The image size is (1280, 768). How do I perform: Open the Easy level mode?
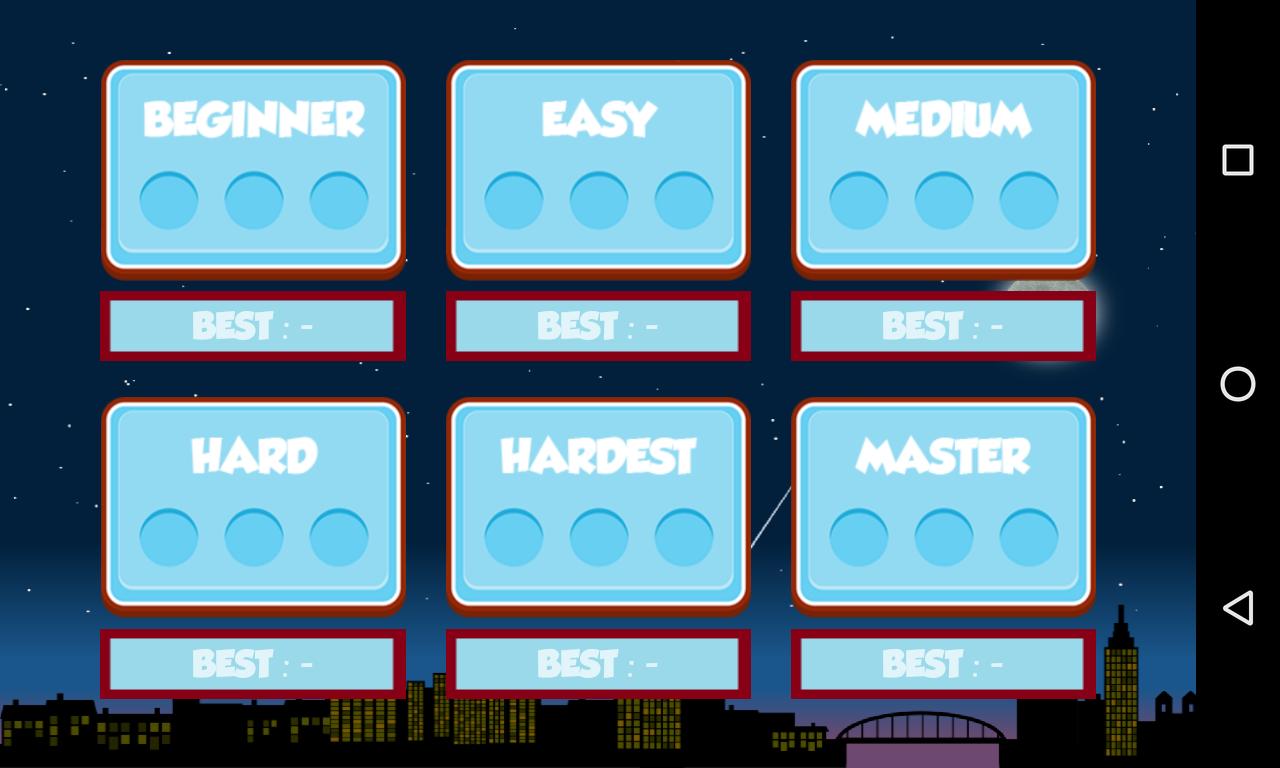(x=597, y=168)
